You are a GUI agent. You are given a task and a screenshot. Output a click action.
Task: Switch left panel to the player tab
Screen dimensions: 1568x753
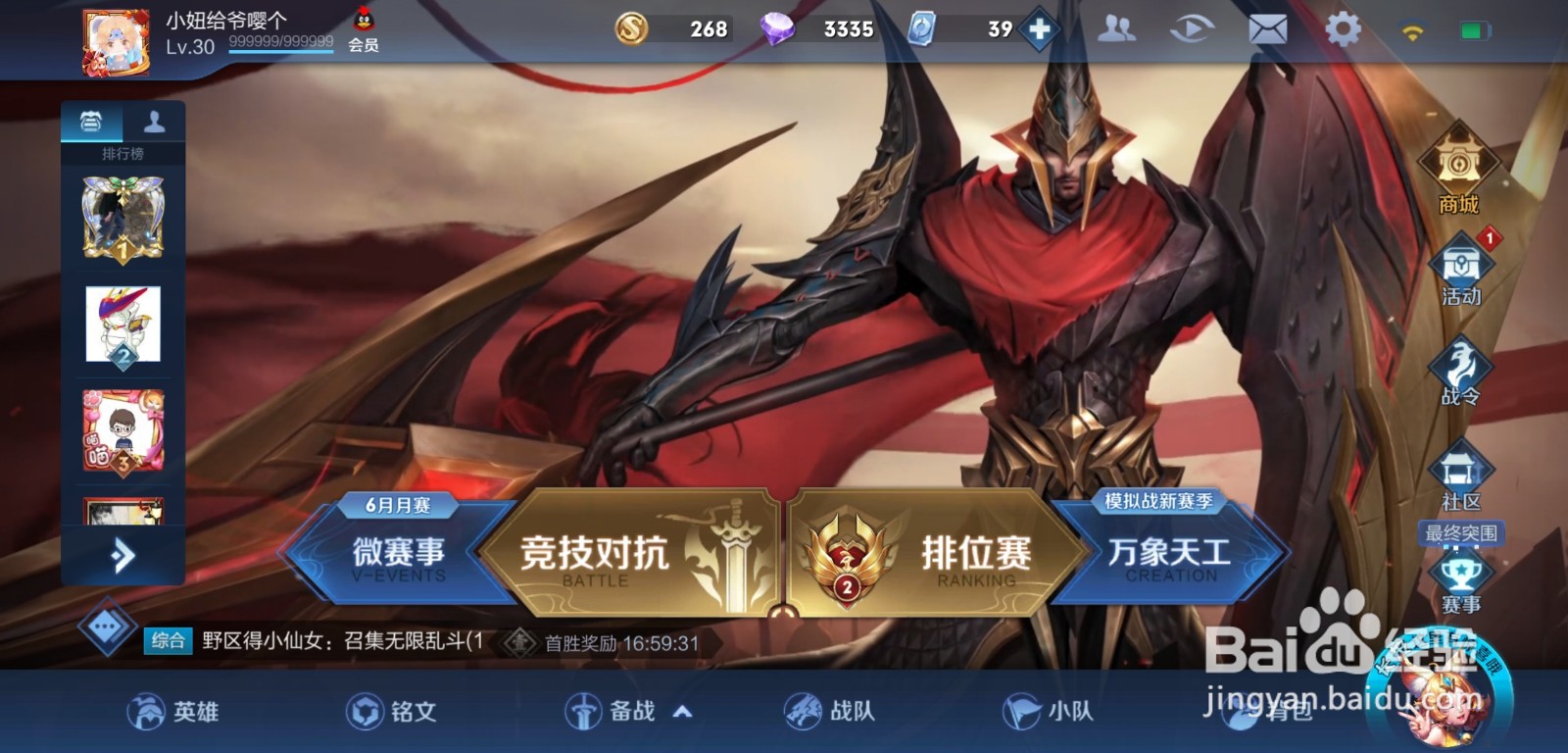[x=156, y=121]
